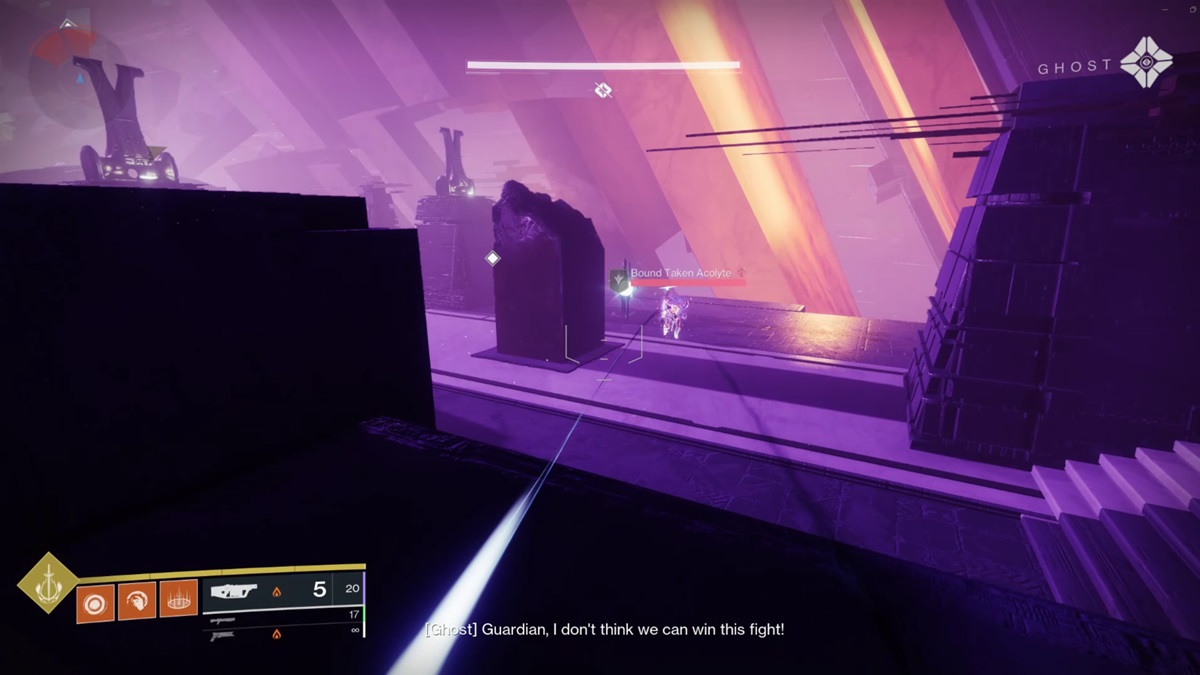The image size is (1200, 675).
Task: Activate the golden sword Super ability icon
Action: point(48,582)
